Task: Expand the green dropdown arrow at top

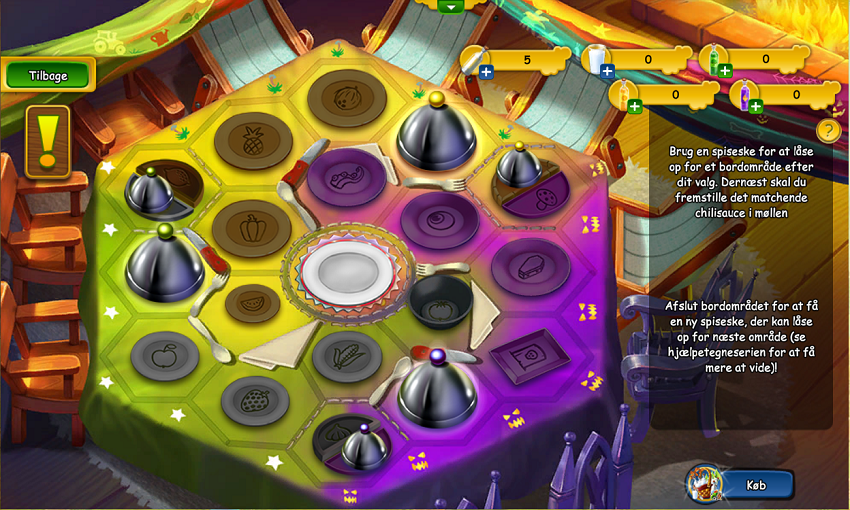Action: pos(451,6)
